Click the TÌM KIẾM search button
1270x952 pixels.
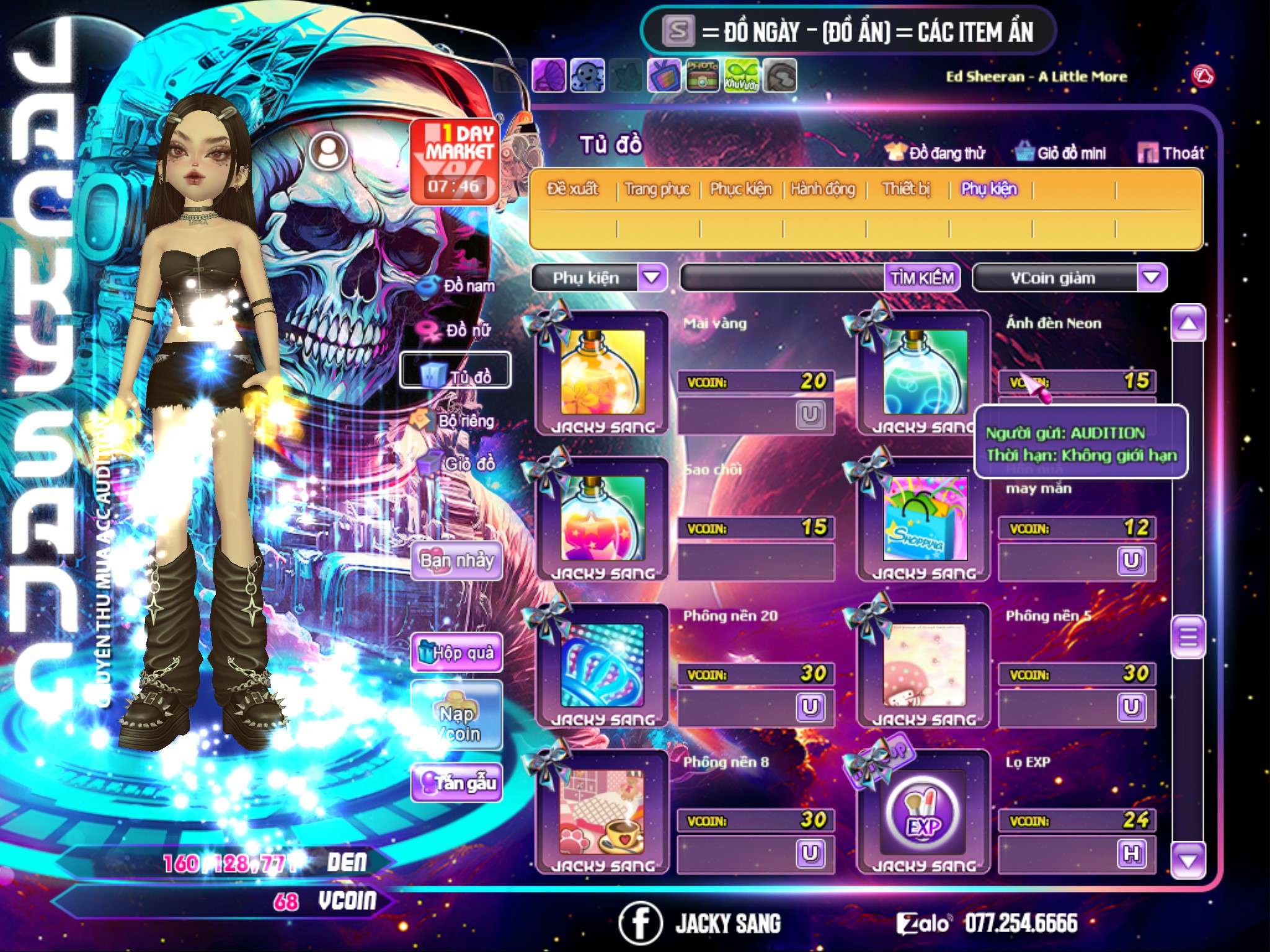click(x=921, y=278)
